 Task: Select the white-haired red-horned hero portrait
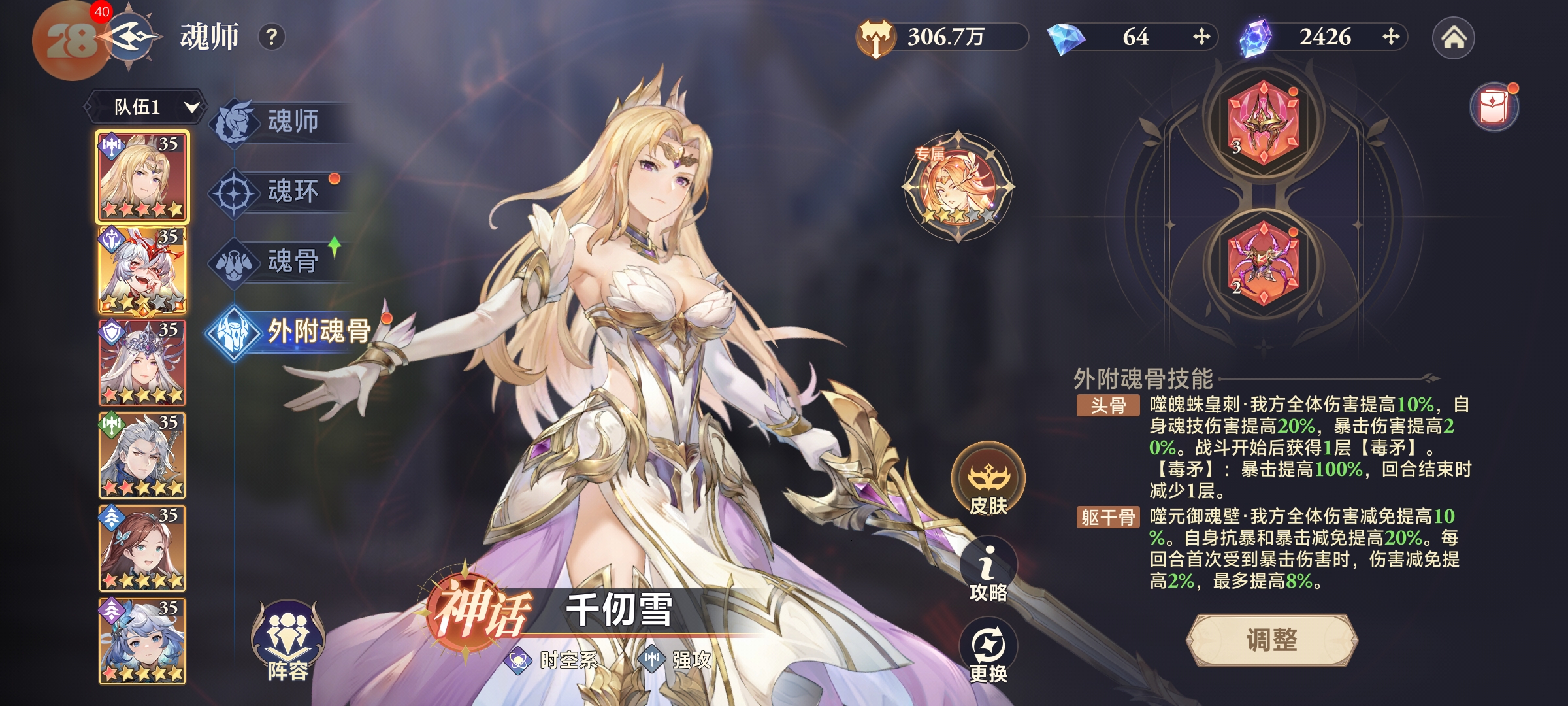(x=142, y=271)
